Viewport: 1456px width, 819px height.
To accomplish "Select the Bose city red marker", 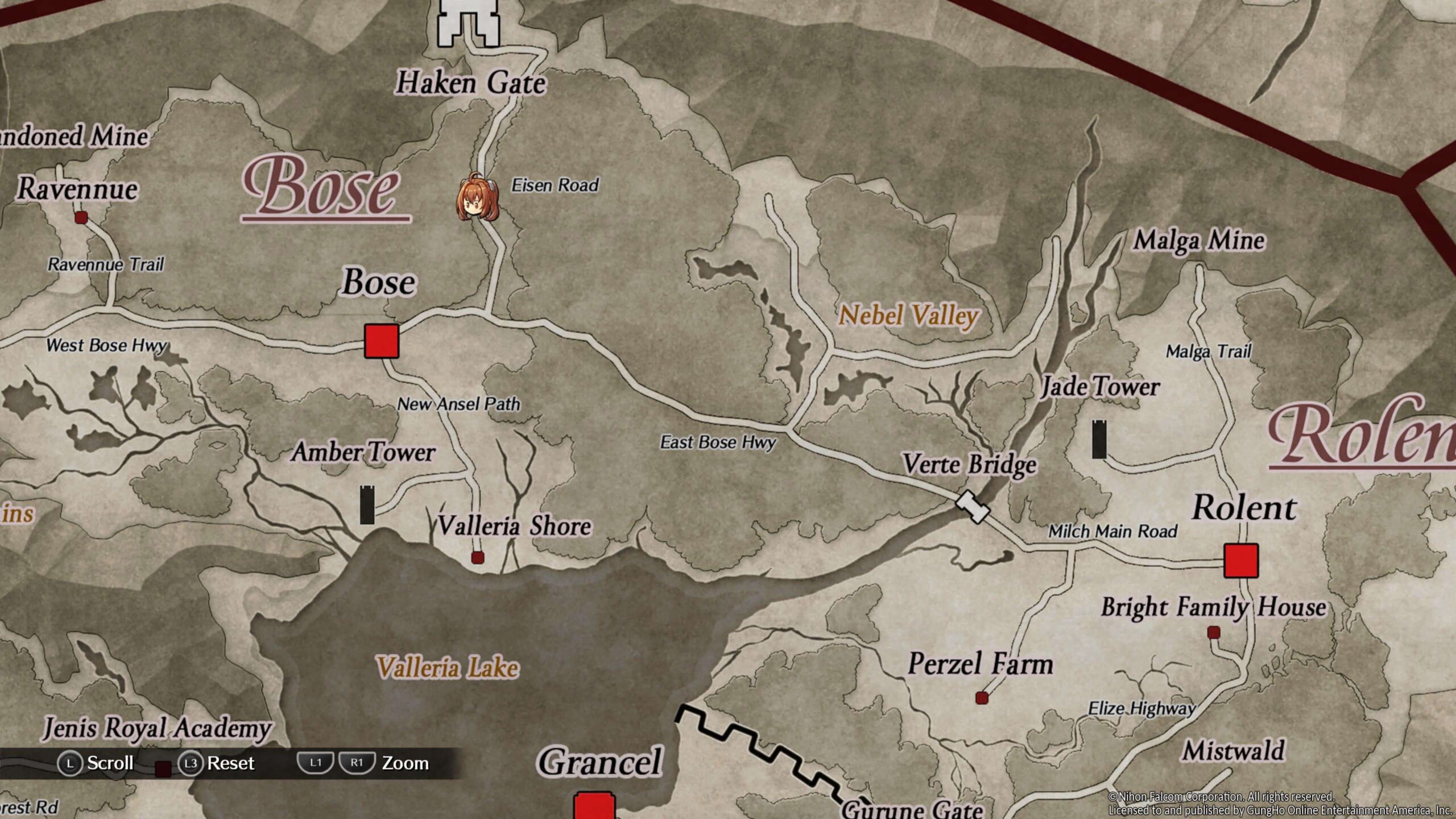I will pyautogui.click(x=381, y=341).
